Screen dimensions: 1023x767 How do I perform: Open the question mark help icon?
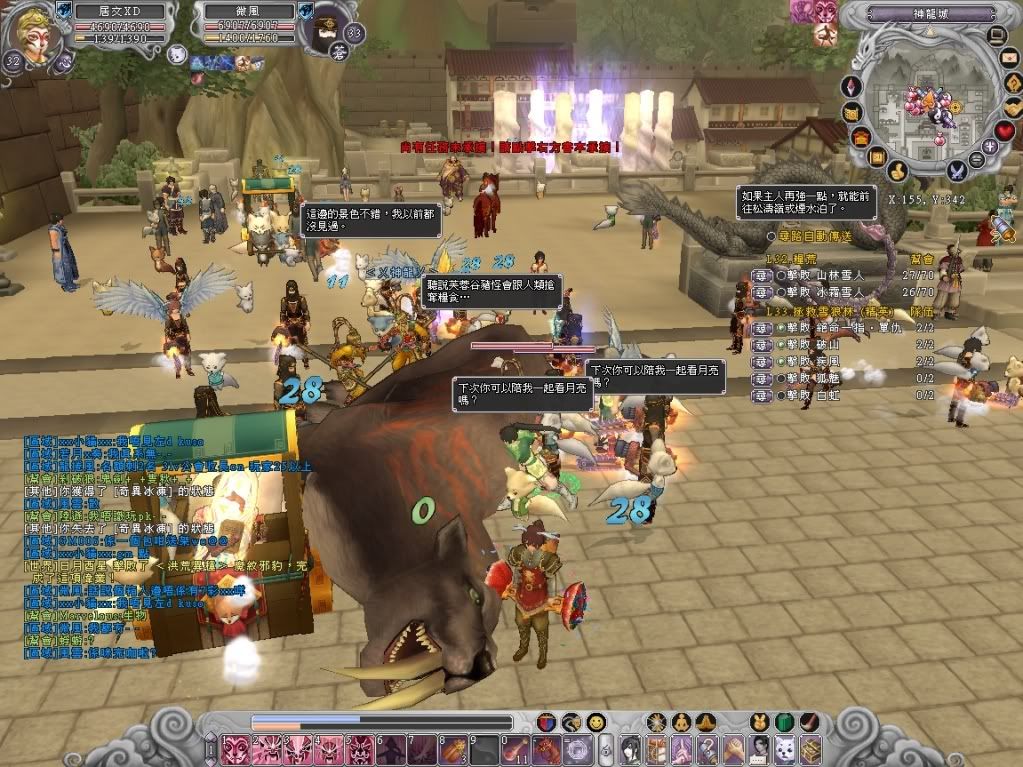tap(1014, 83)
